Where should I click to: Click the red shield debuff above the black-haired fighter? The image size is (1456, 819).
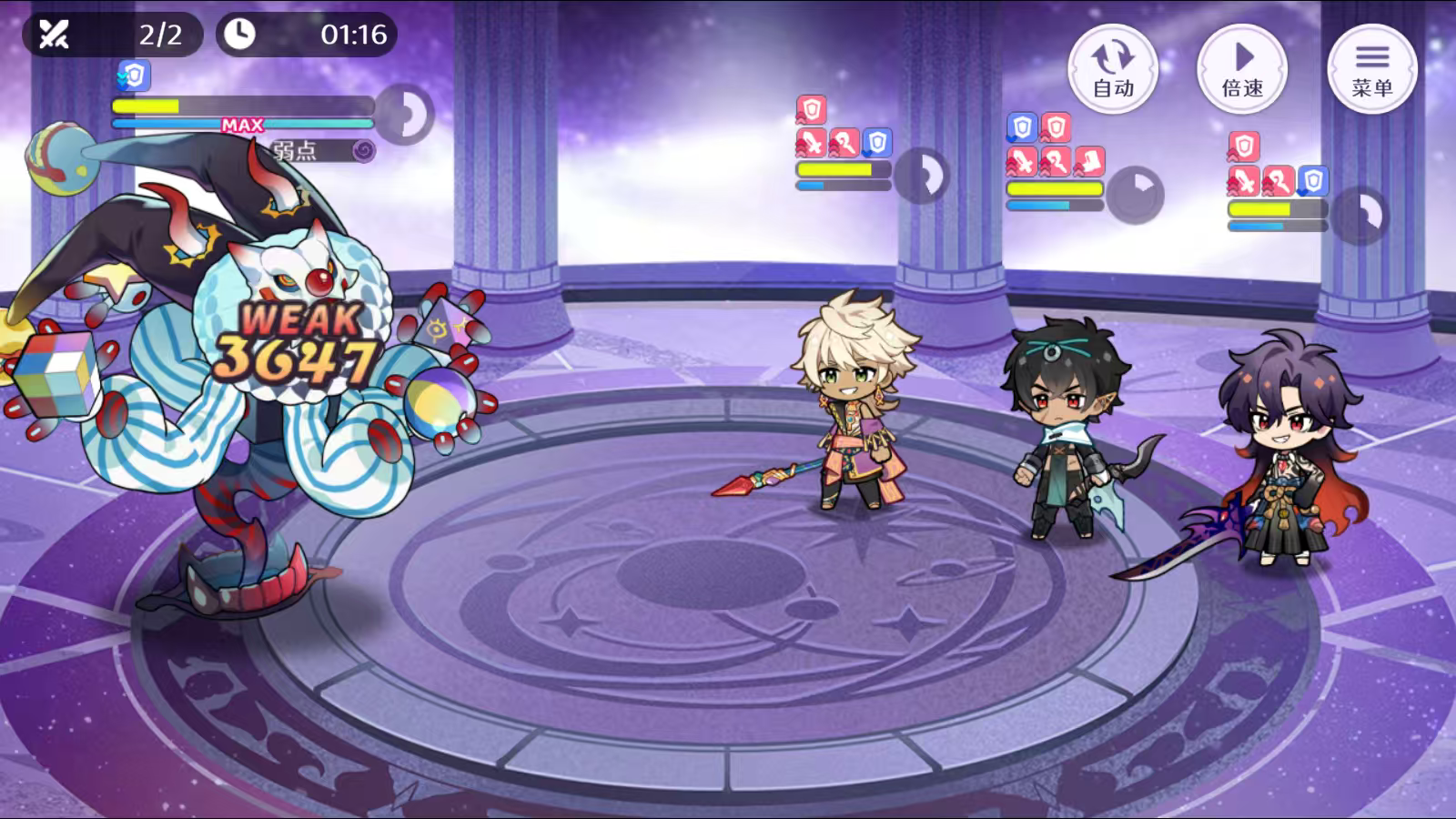click(1056, 127)
